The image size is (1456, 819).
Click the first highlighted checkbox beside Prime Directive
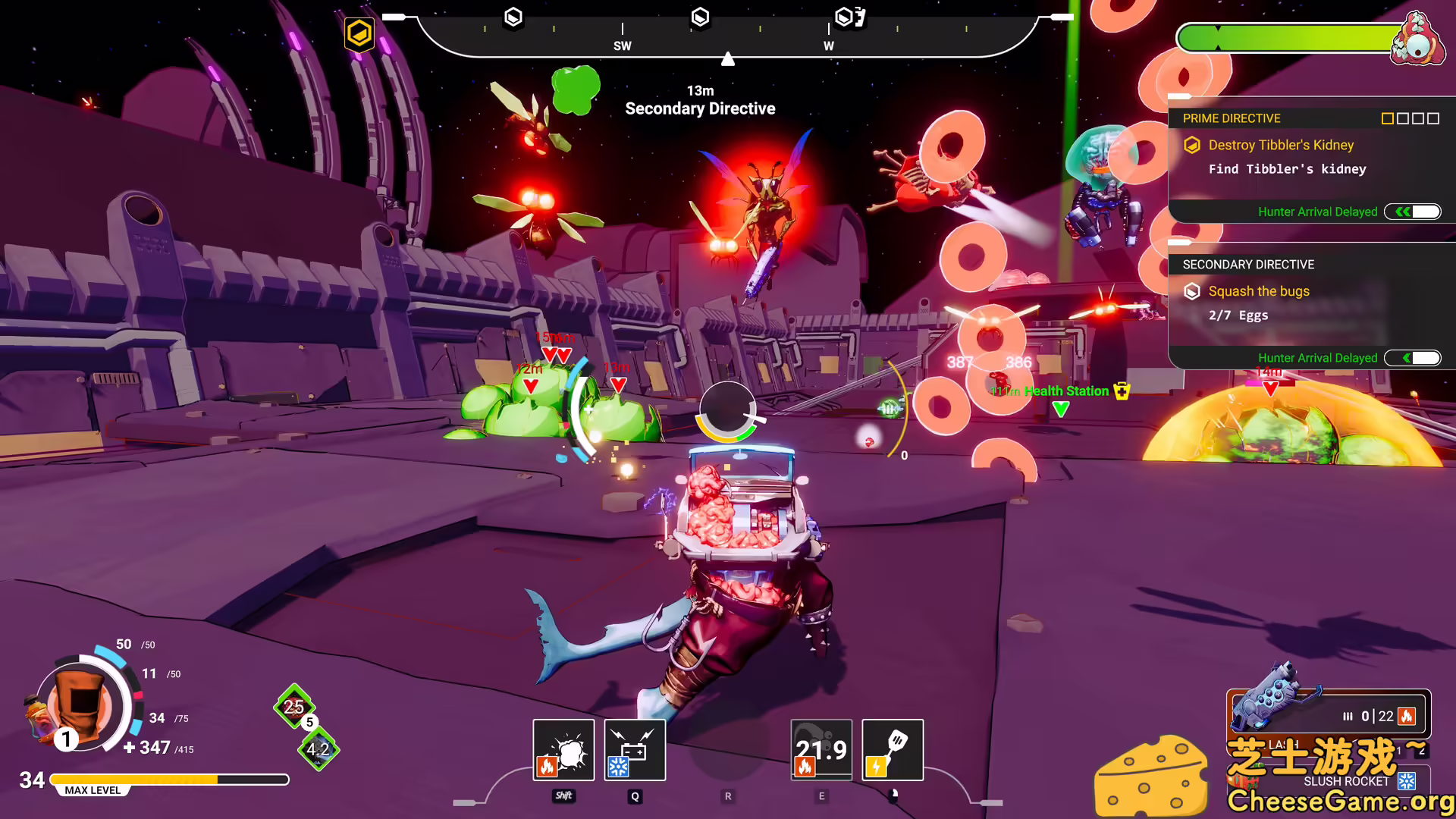click(x=1386, y=118)
